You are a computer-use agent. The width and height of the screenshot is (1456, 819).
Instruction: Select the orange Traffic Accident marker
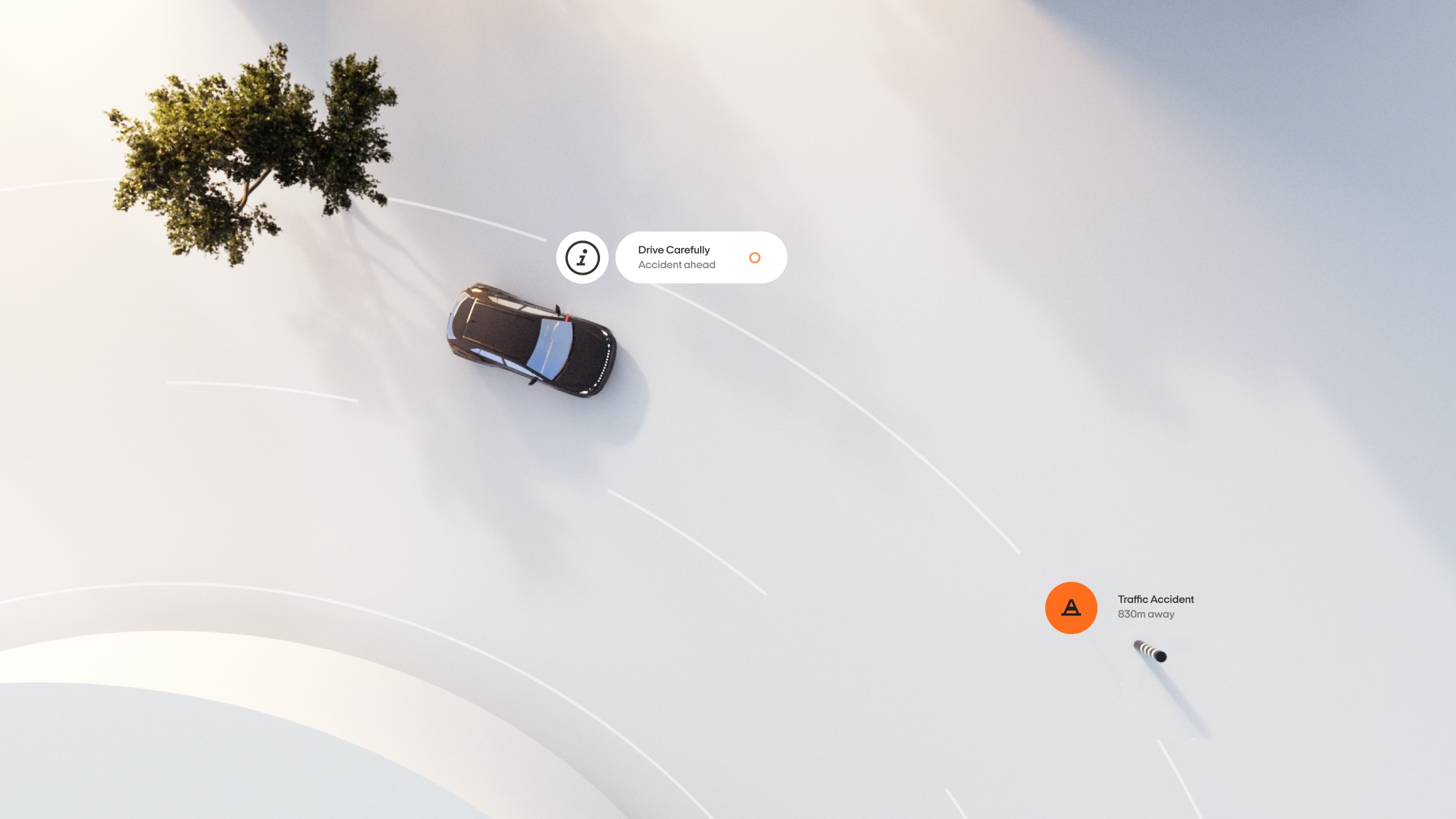1071,608
